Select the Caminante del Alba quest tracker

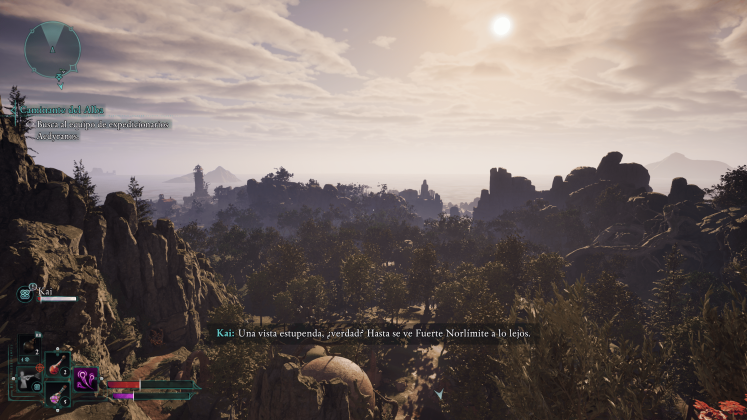coord(62,110)
